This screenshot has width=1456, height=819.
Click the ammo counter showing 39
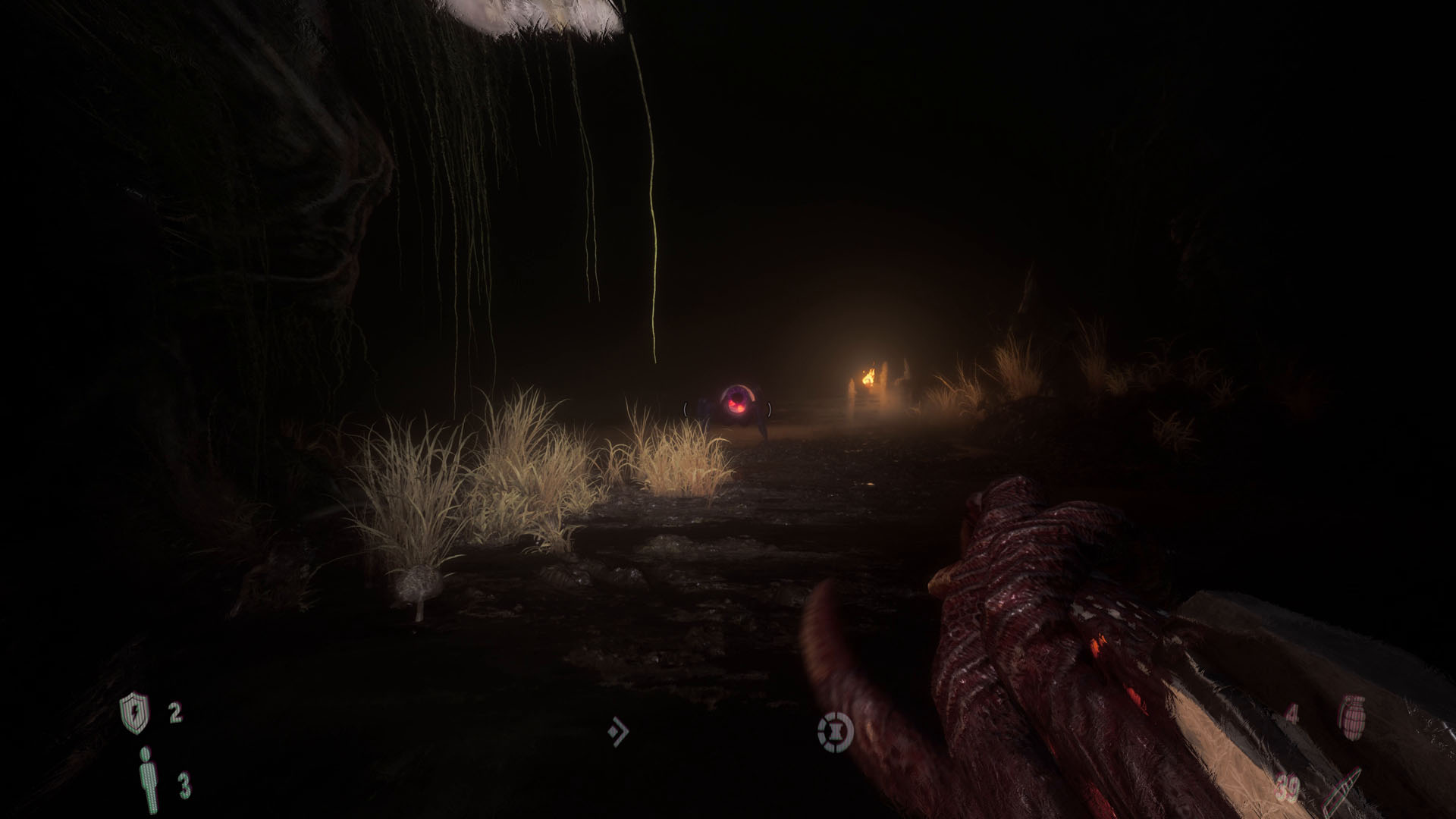(x=1285, y=787)
